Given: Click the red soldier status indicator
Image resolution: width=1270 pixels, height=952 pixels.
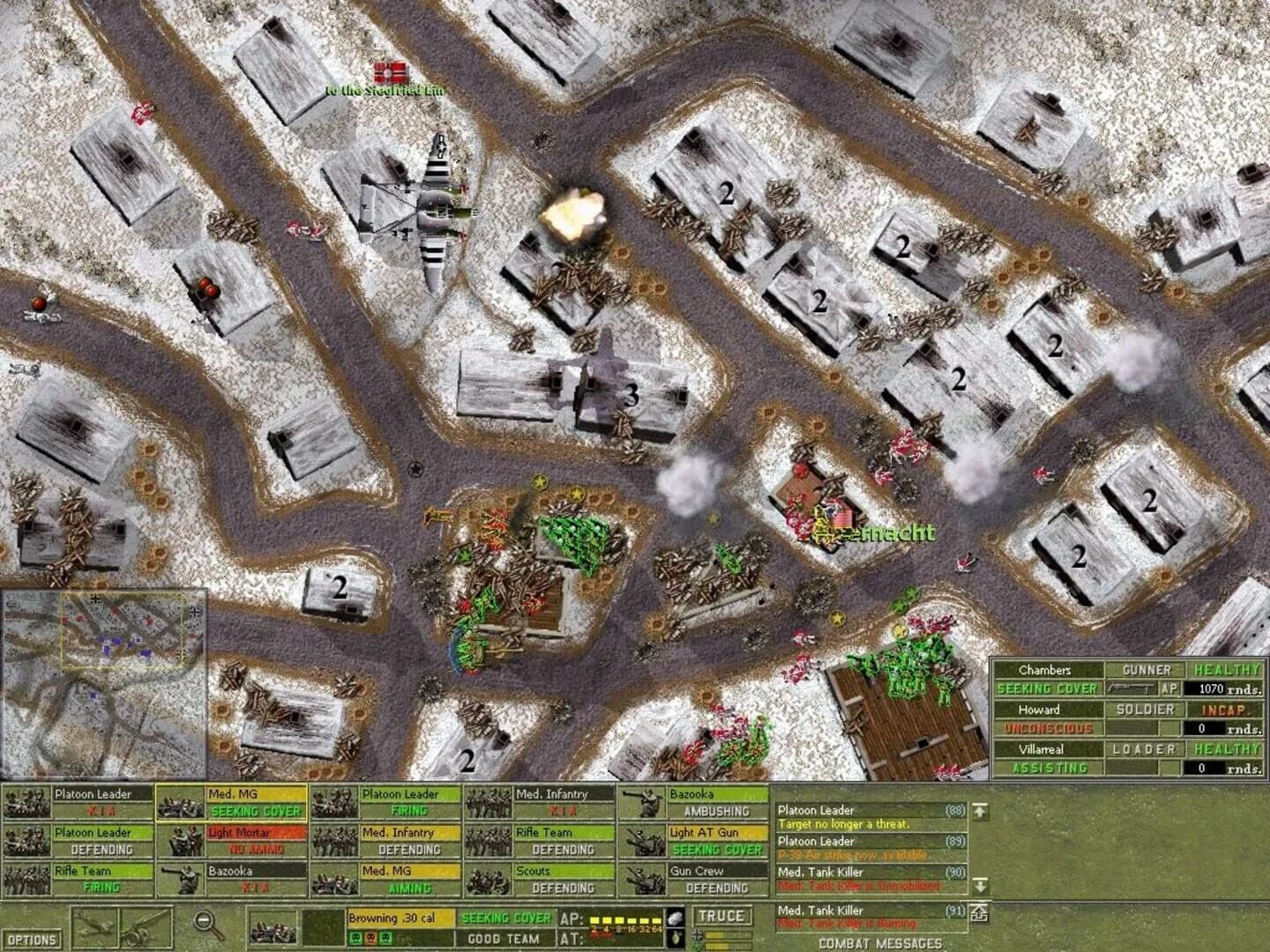Looking at the screenshot, I should pyautogui.click(x=371, y=936).
